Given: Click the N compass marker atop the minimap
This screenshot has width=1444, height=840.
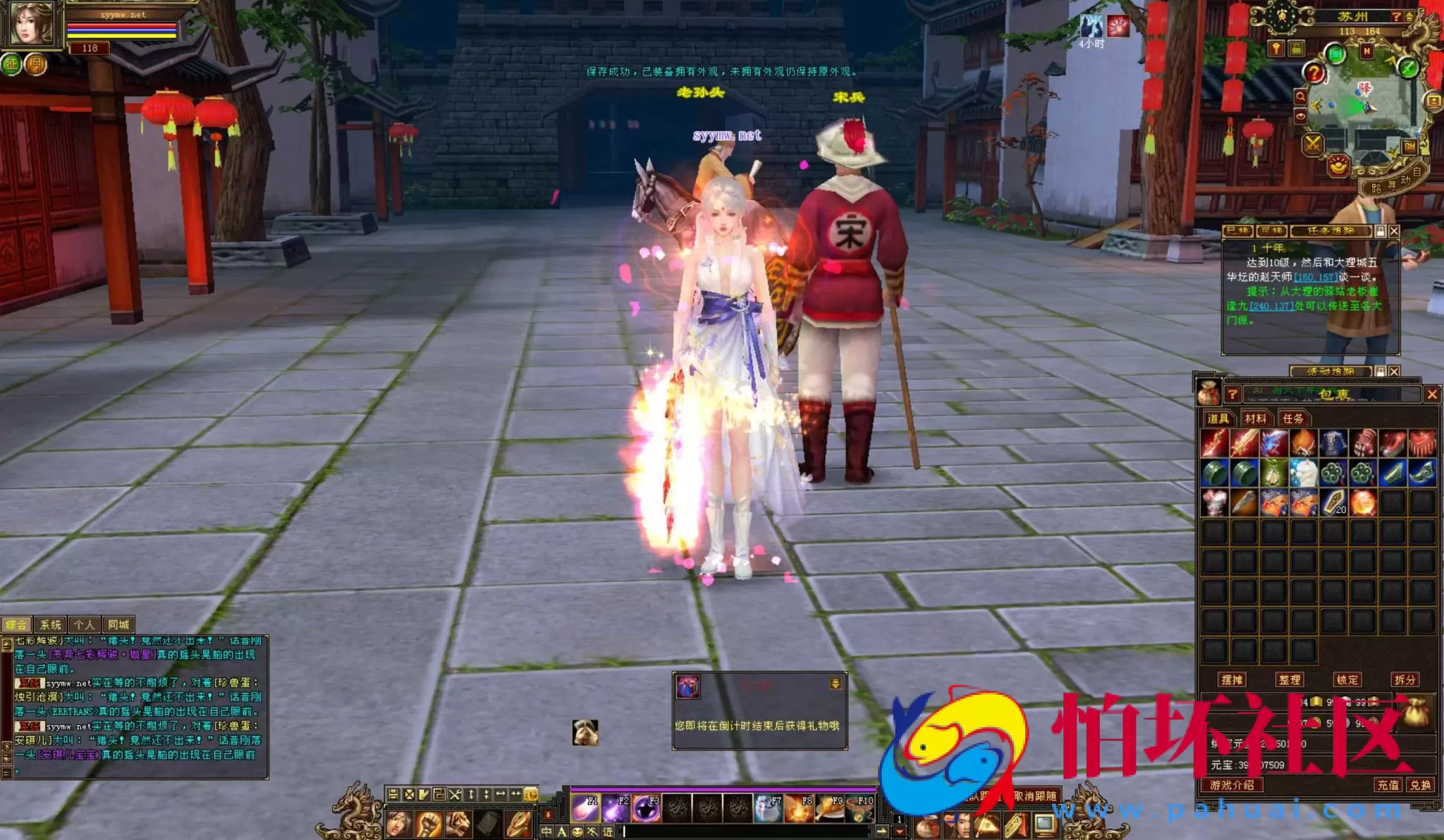Looking at the screenshot, I should (x=1366, y=50).
